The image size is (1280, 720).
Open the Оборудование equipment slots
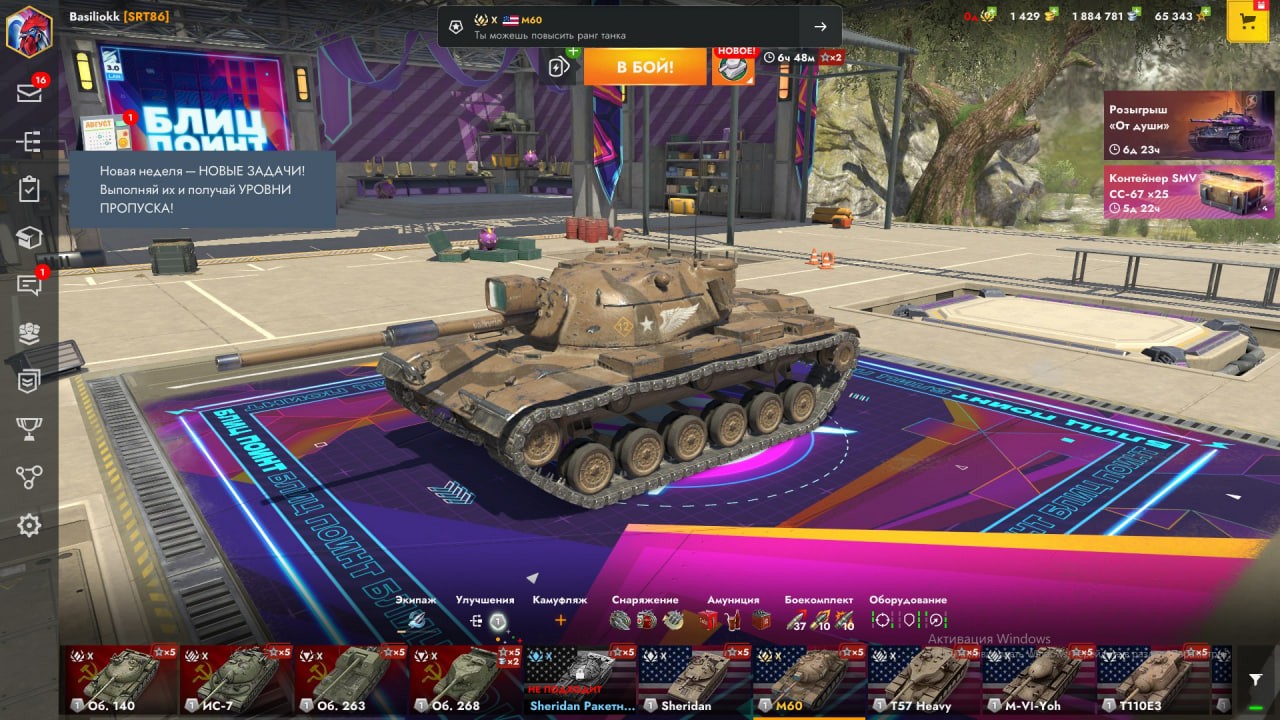[x=908, y=620]
